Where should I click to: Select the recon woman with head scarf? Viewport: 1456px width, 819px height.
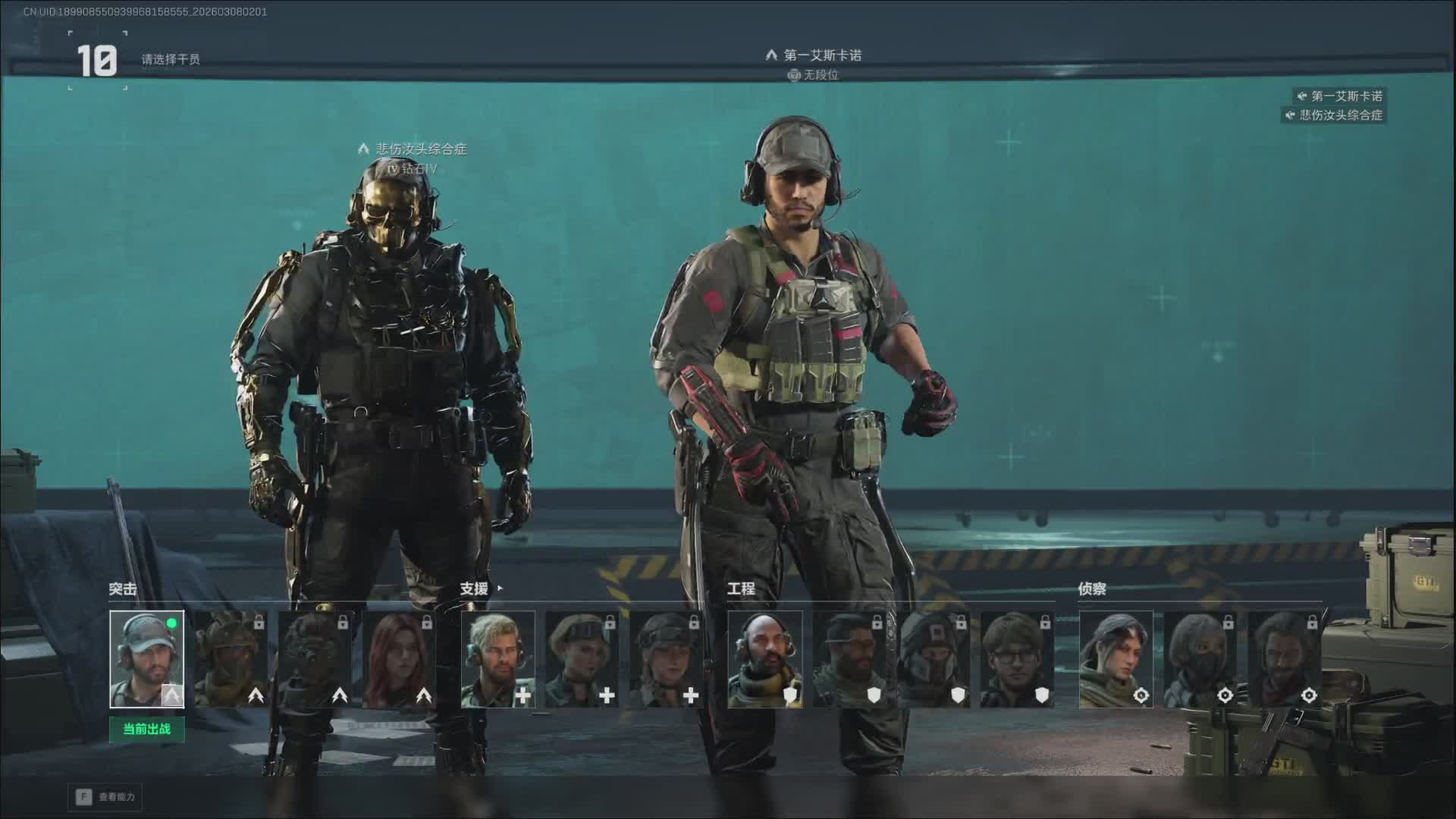point(1116,659)
